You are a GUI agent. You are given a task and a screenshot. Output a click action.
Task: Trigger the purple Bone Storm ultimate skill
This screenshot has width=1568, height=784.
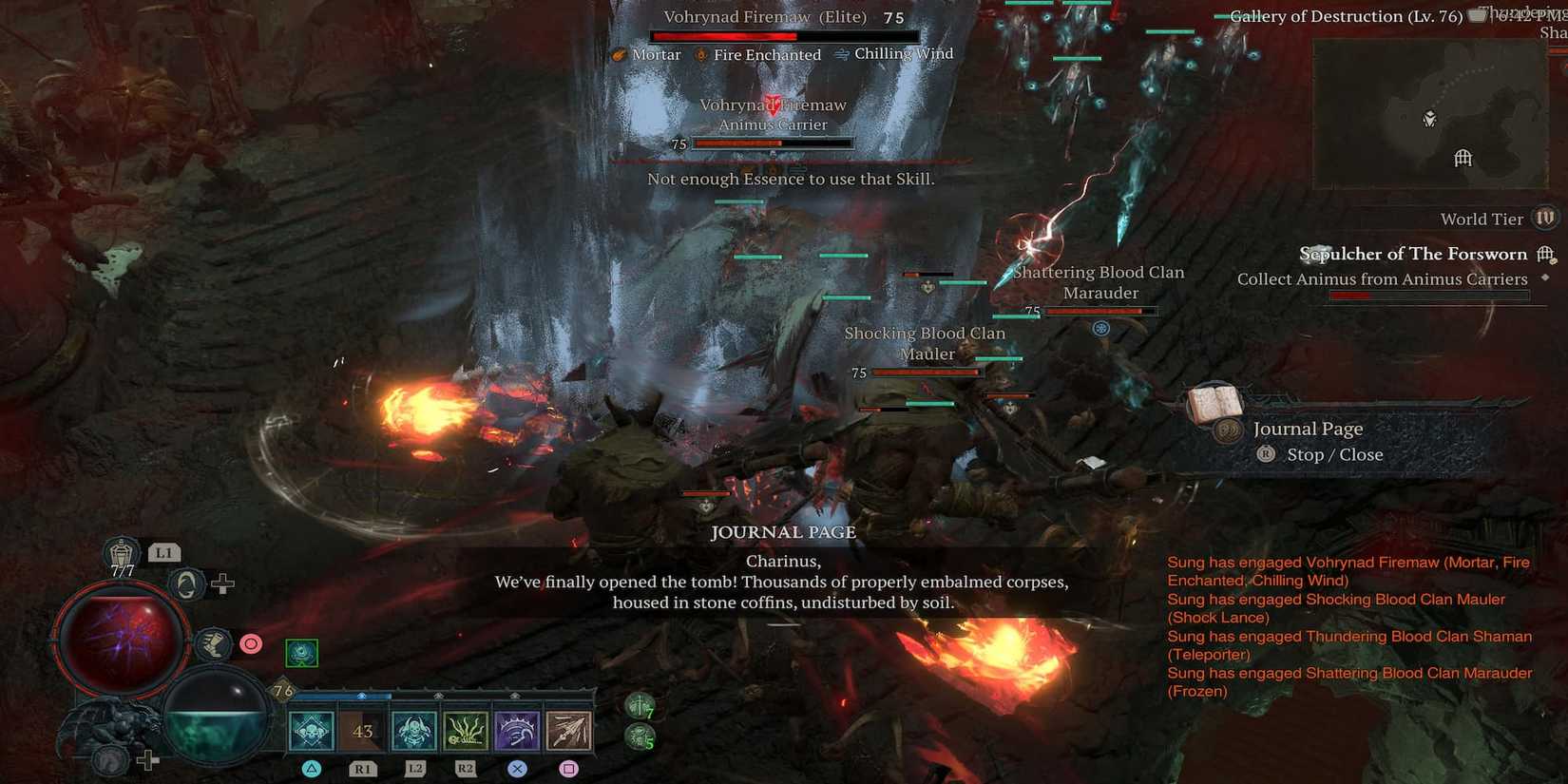point(516,730)
